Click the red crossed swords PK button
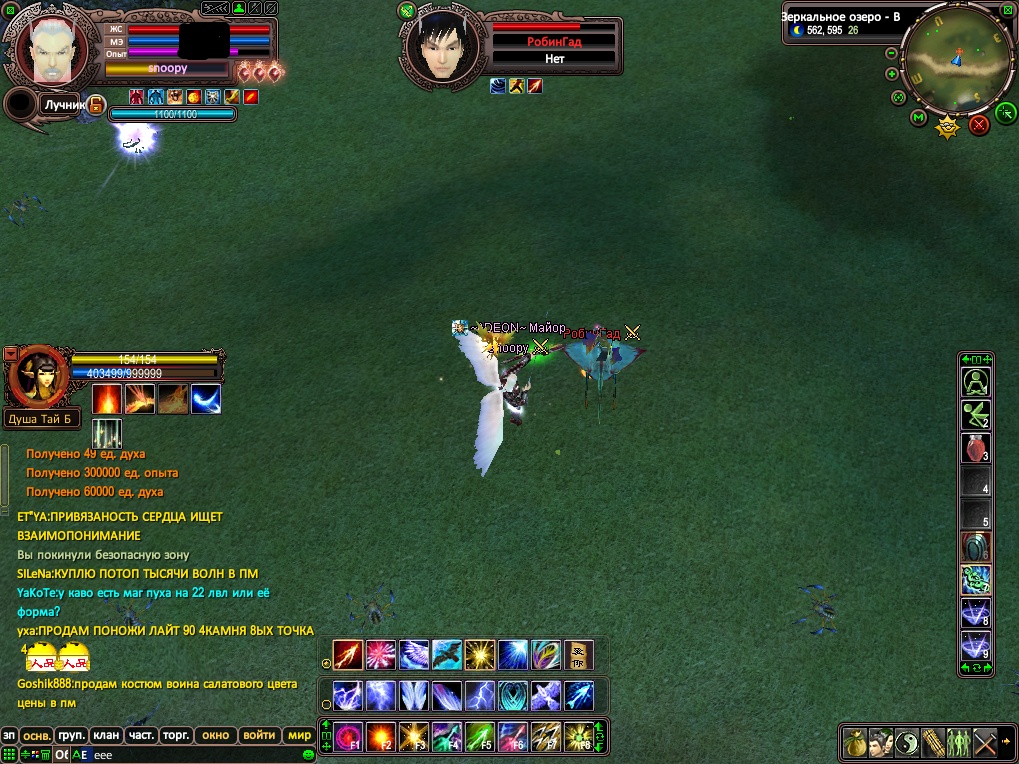The width and height of the screenshot is (1019, 764). (x=979, y=124)
